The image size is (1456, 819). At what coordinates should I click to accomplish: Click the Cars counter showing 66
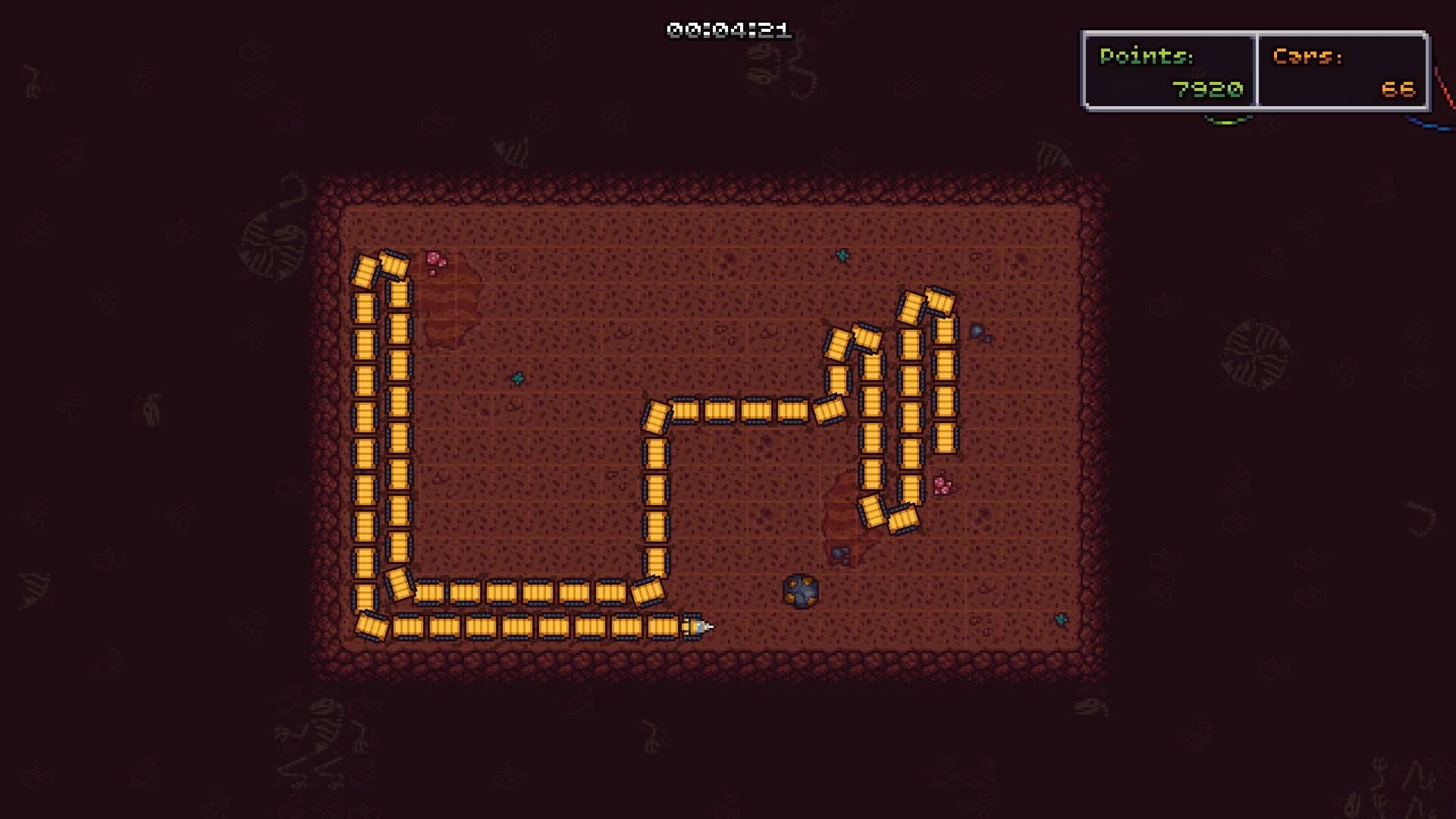(1395, 89)
